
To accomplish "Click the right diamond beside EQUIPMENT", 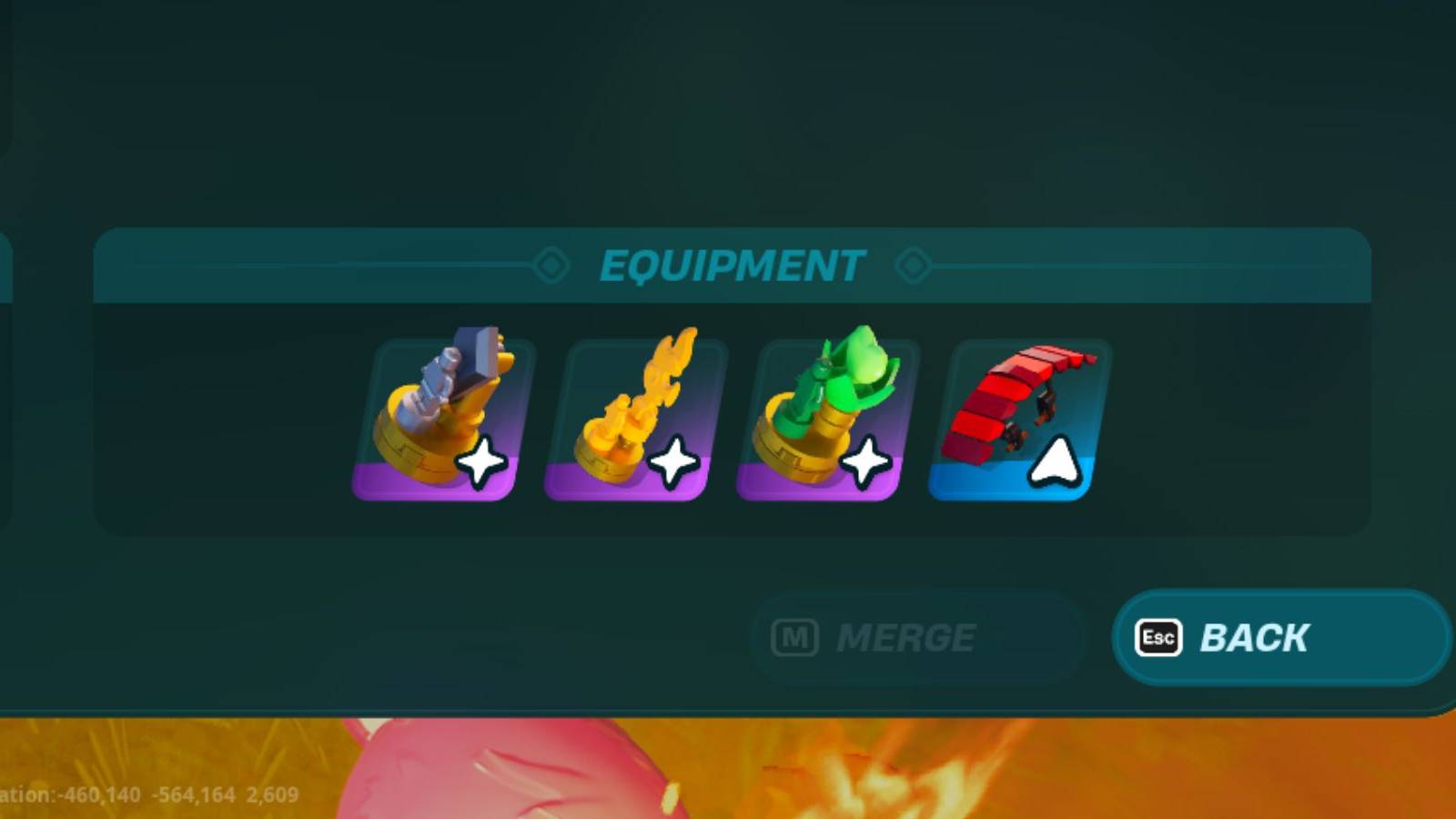I will coord(914,266).
